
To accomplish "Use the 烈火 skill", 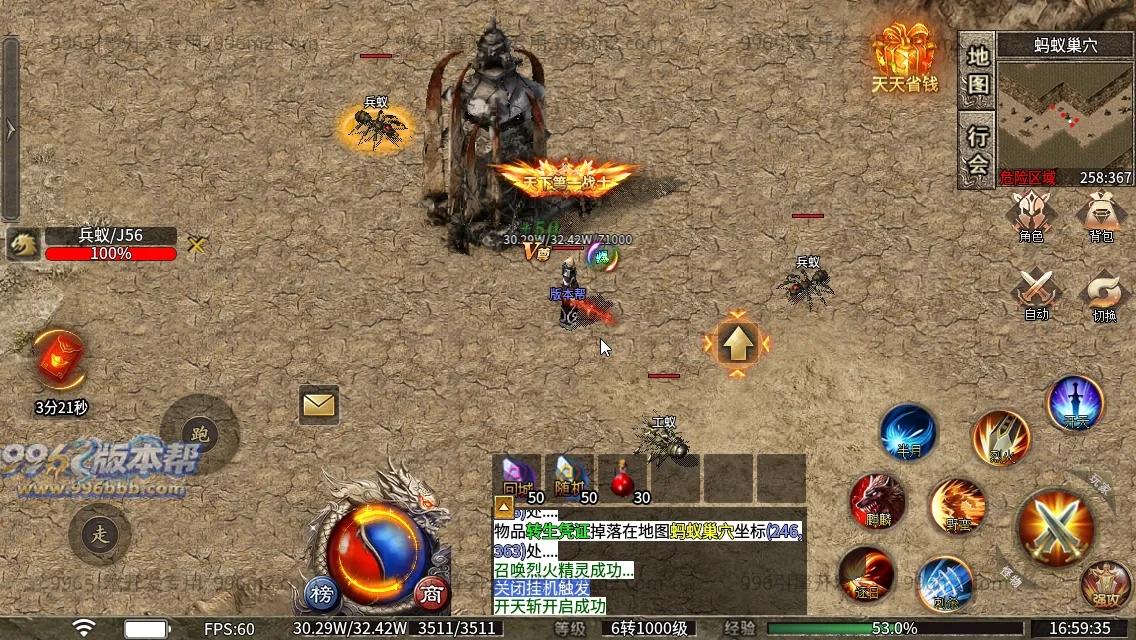I will click(1001, 437).
